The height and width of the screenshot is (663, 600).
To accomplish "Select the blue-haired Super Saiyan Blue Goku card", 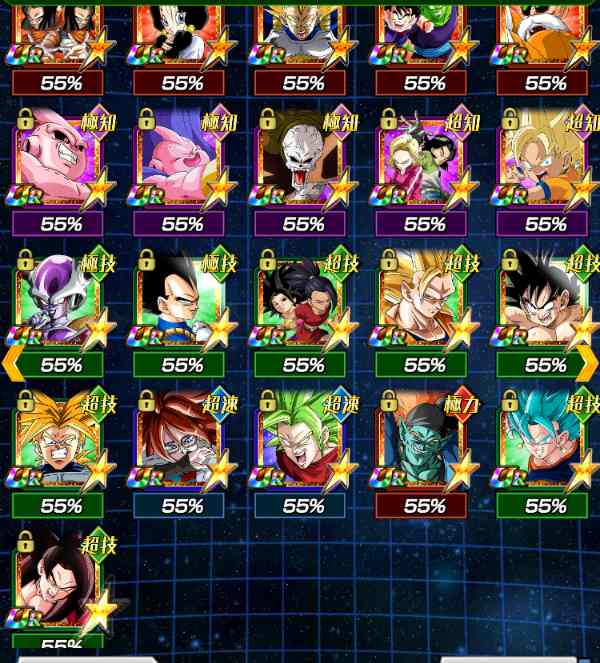I will pyautogui.click(x=545, y=440).
